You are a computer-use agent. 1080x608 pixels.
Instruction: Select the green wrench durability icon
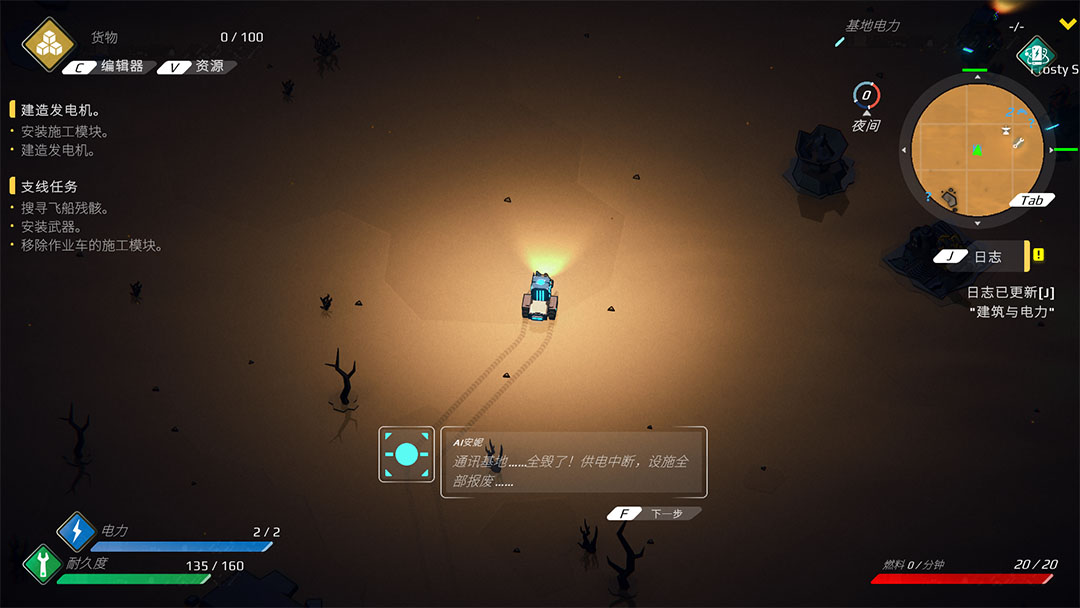click(x=42, y=562)
